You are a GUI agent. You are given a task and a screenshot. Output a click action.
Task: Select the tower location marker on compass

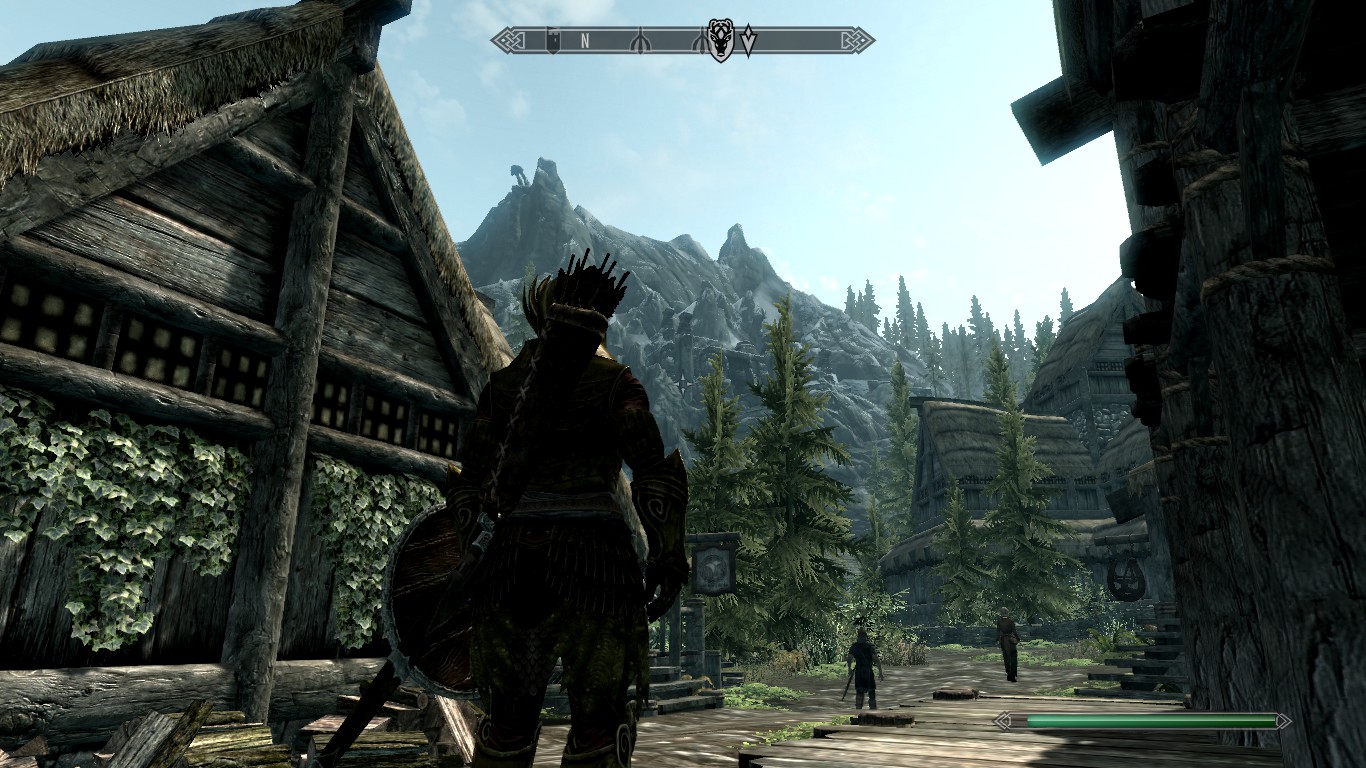pyautogui.click(x=552, y=41)
